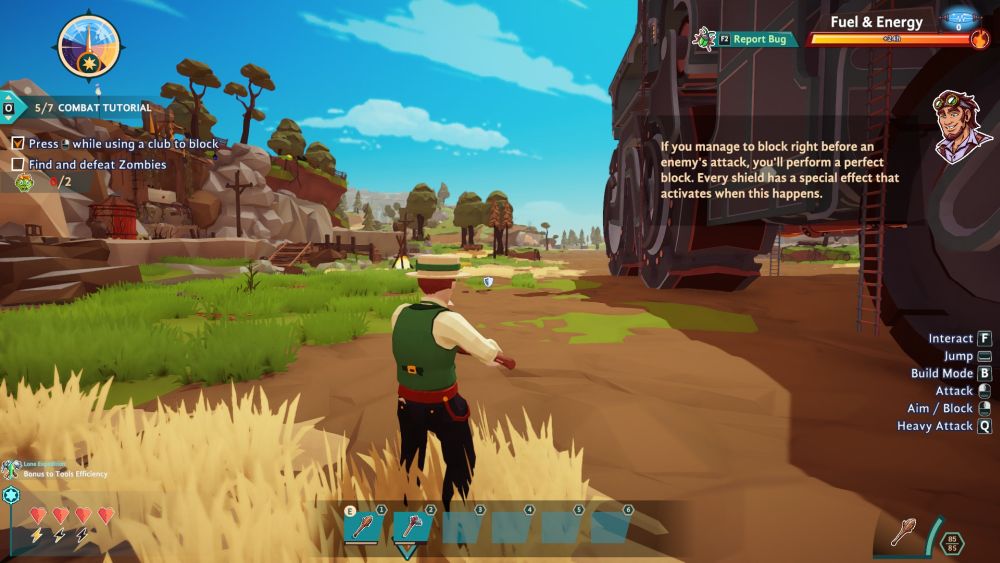
Task: Open the day-night compass clock
Action: pos(88,46)
